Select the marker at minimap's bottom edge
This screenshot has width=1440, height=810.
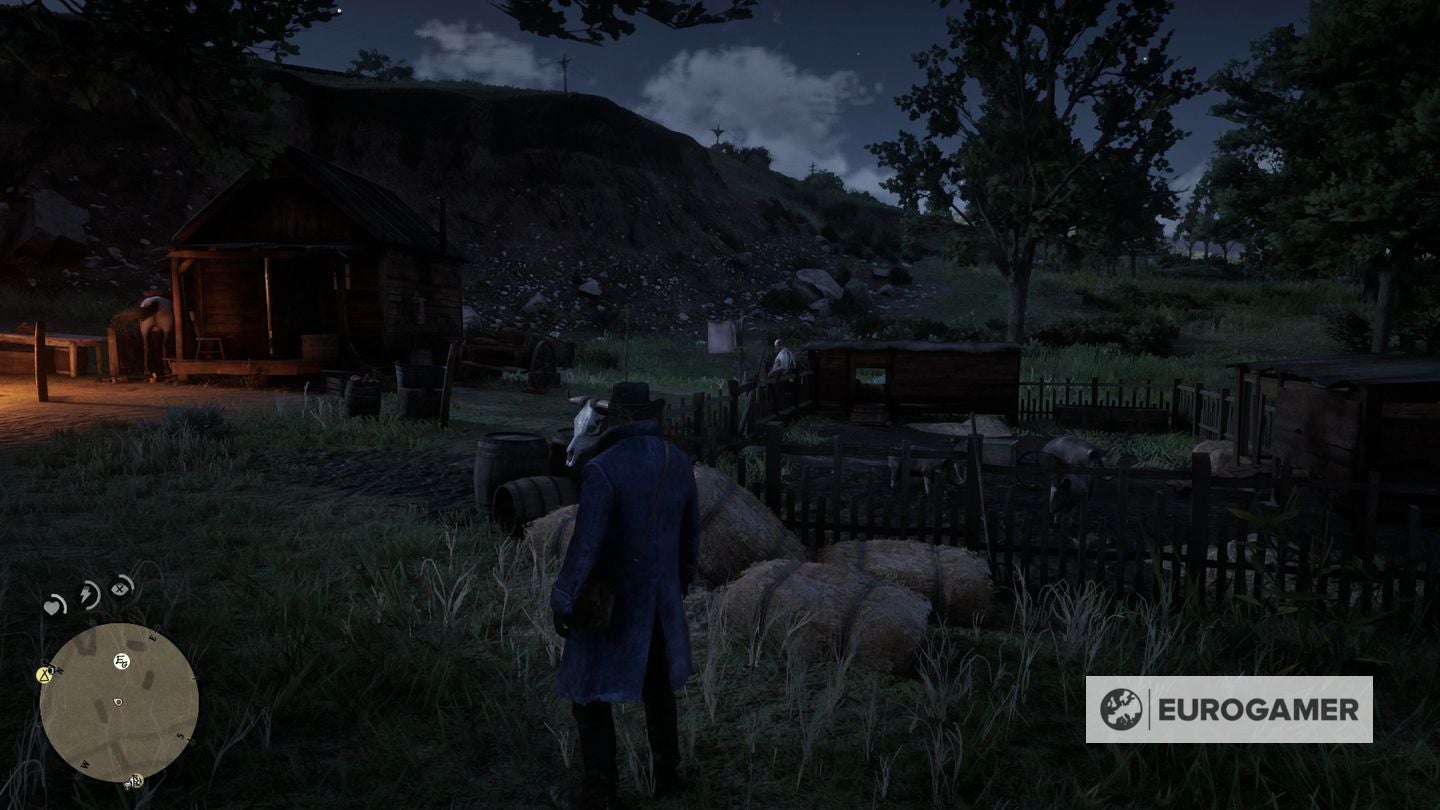coord(134,781)
